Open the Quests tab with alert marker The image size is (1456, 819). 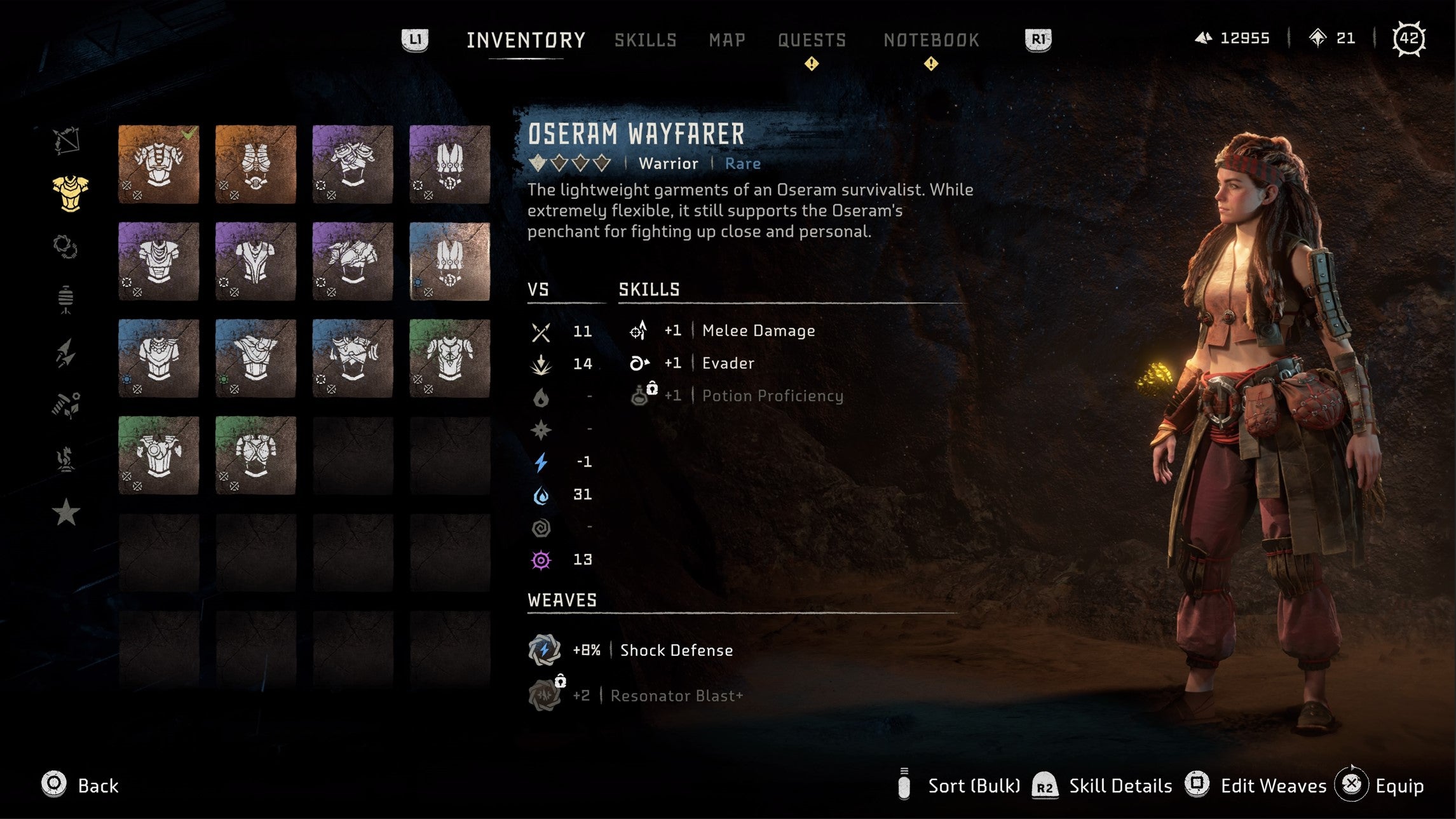[x=811, y=39]
